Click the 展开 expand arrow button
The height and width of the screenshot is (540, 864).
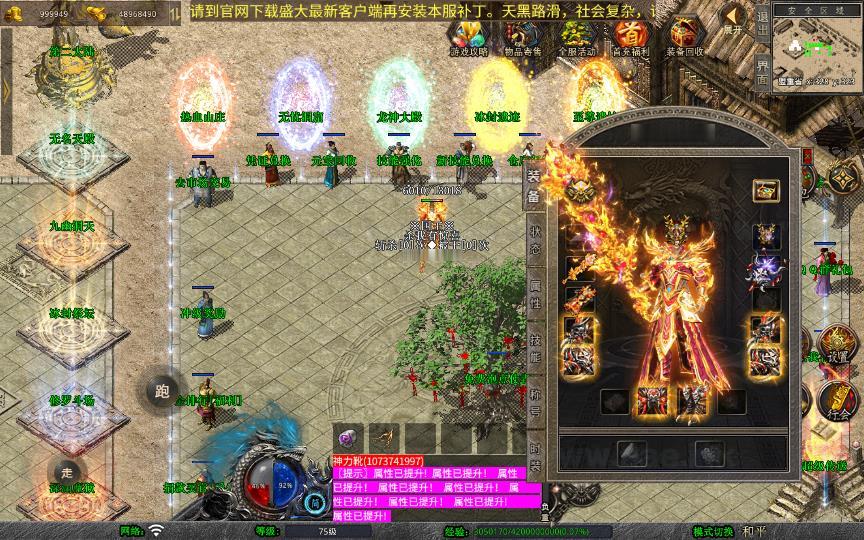tap(734, 19)
